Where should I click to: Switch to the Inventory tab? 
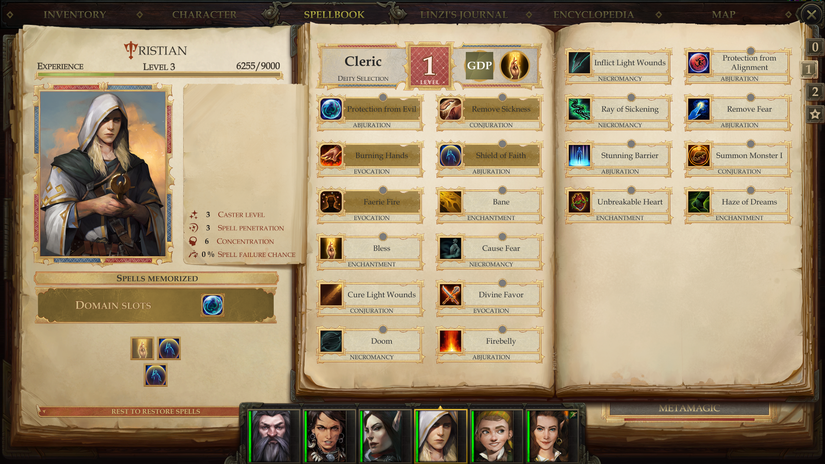[75, 15]
